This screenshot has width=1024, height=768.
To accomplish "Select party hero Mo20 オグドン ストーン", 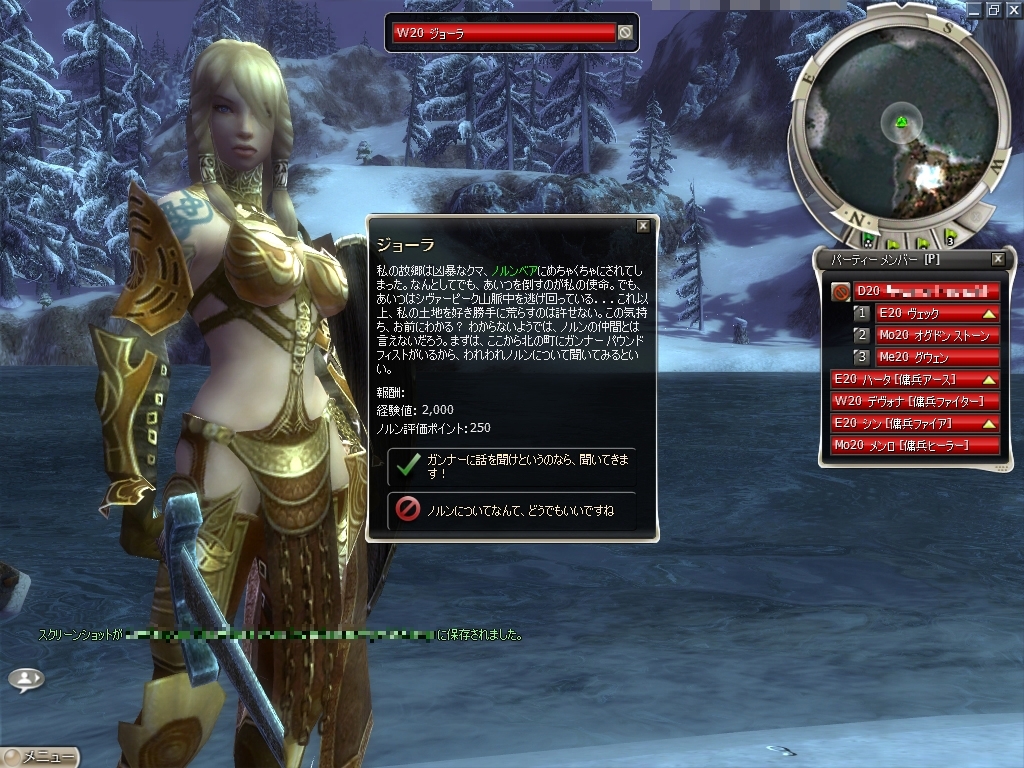I will (938, 335).
